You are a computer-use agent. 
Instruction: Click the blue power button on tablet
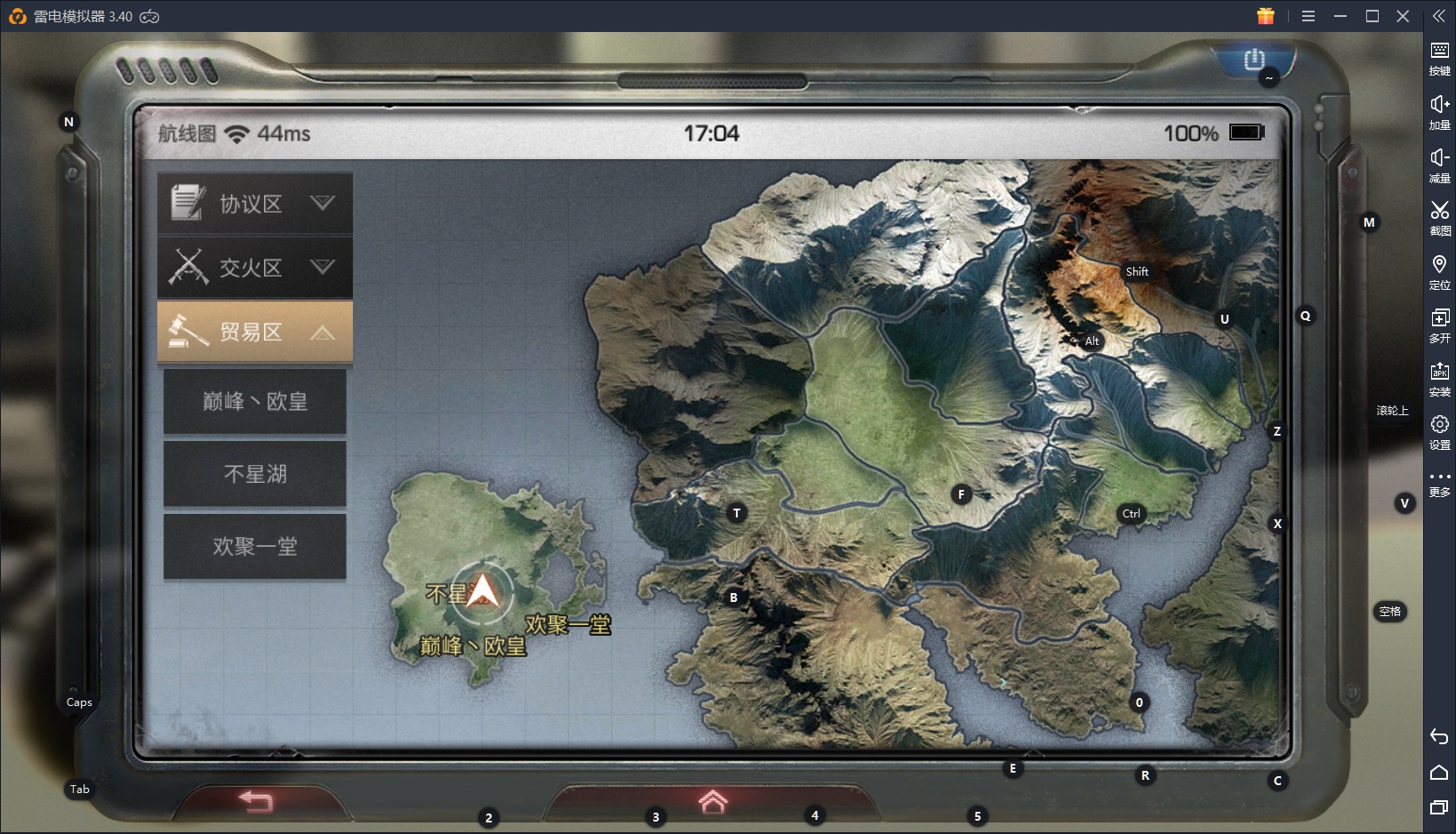(1254, 60)
